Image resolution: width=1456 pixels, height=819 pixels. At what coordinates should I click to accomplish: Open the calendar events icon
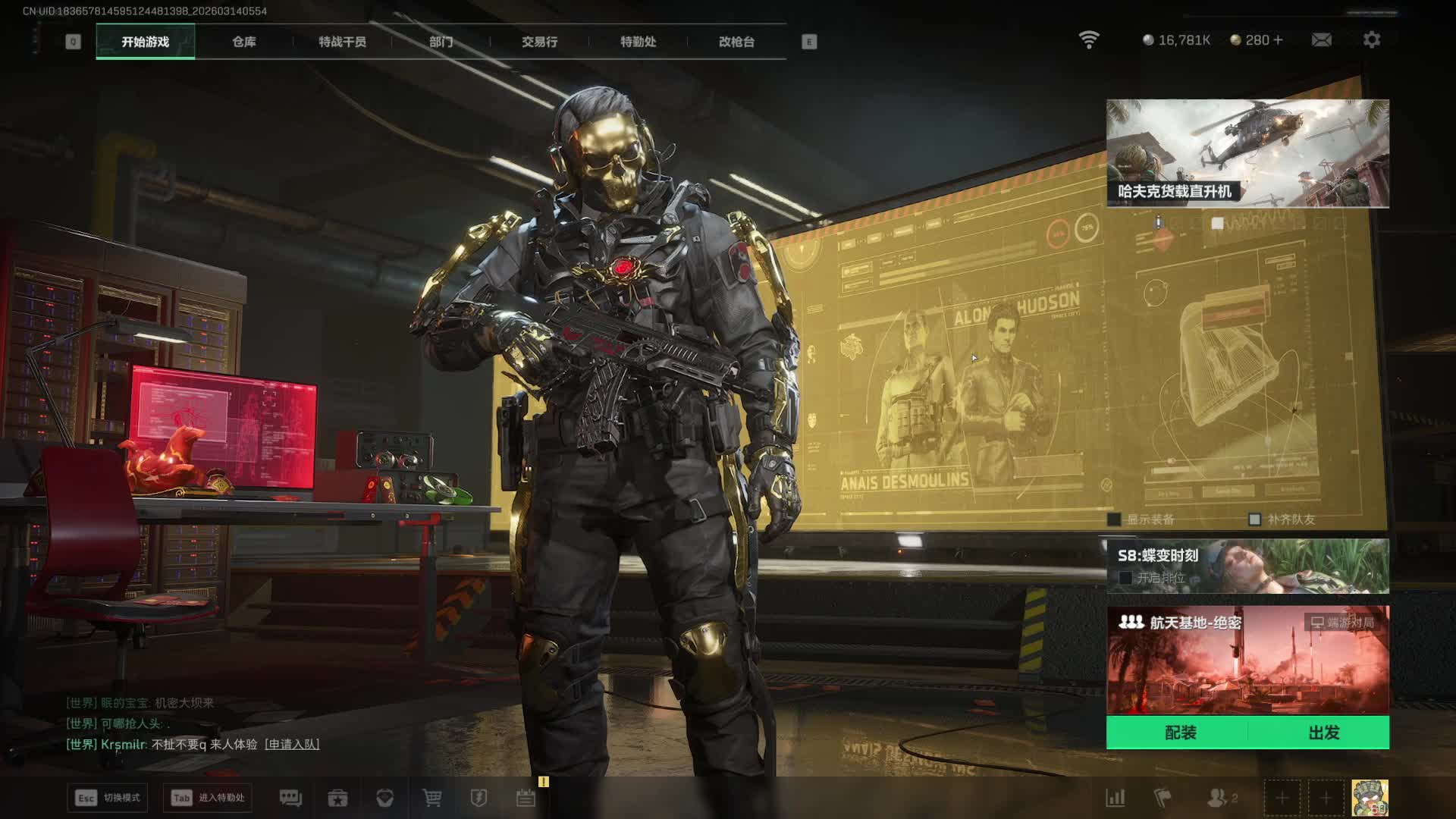click(526, 798)
